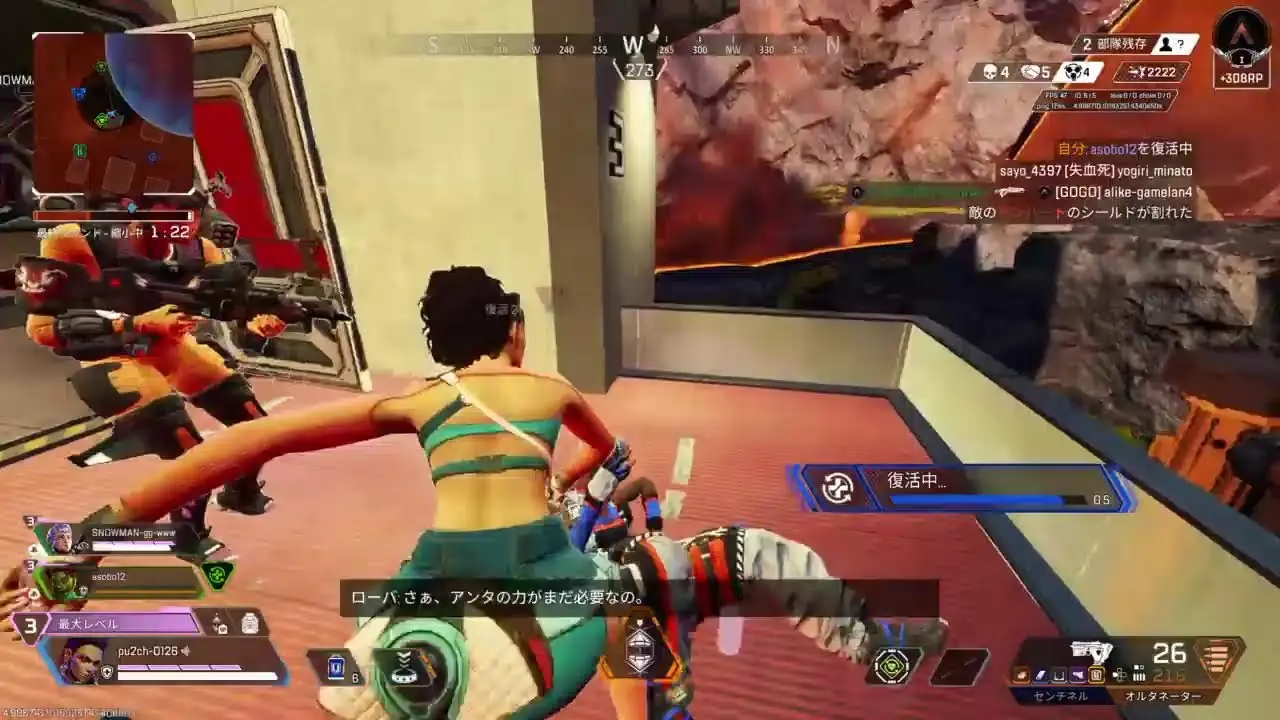Click the compass bar heading 273
The height and width of the screenshot is (720, 1280).
635,48
